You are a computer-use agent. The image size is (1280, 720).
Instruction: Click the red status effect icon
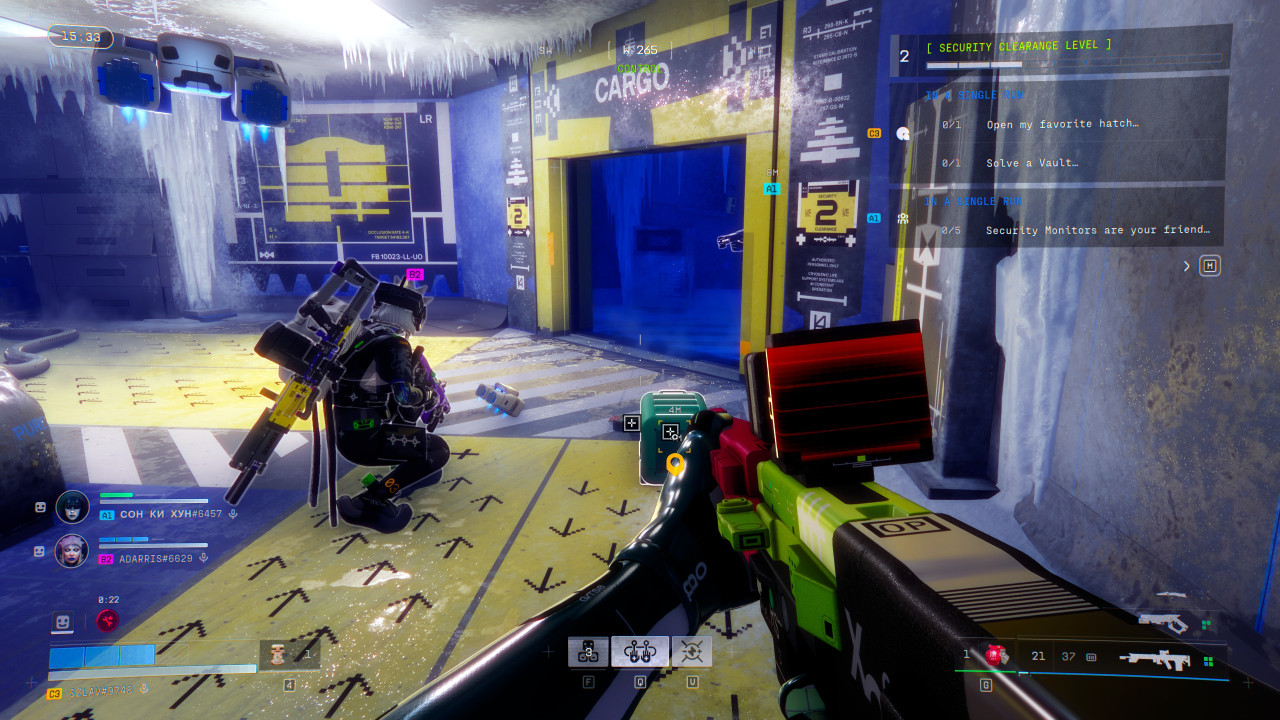pyautogui.click(x=107, y=621)
